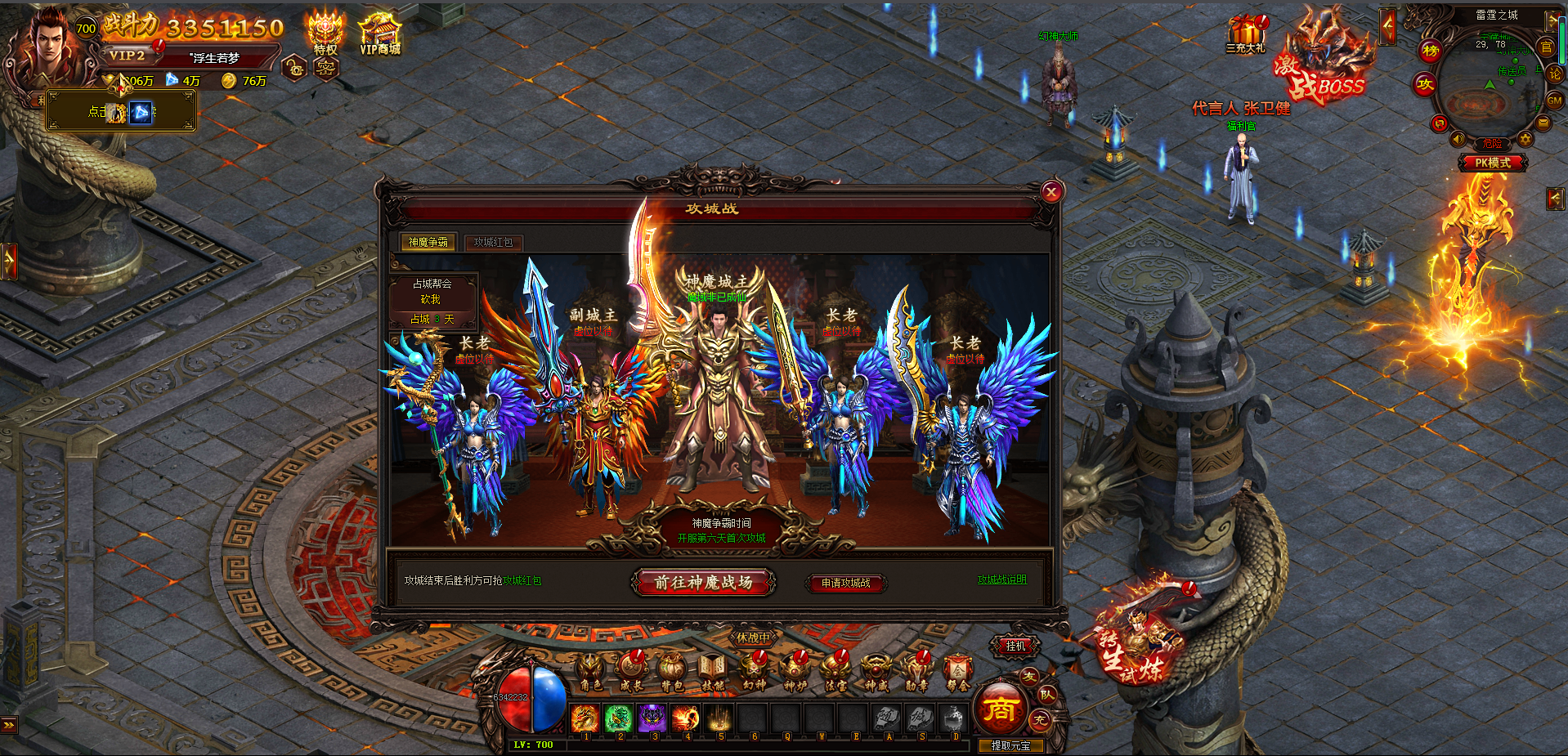1568x756 pixels.
Task: Apply for siege with 申请攻城战 button
Action: (845, 583)
